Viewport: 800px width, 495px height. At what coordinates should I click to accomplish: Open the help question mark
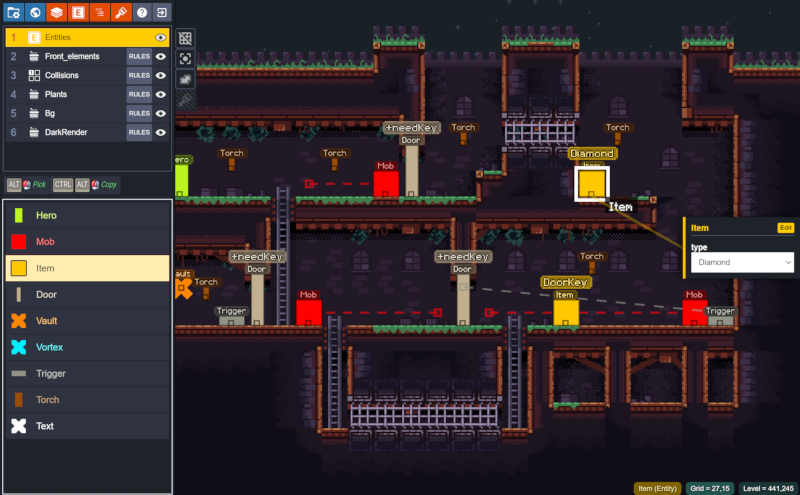[x=142, y=12]
